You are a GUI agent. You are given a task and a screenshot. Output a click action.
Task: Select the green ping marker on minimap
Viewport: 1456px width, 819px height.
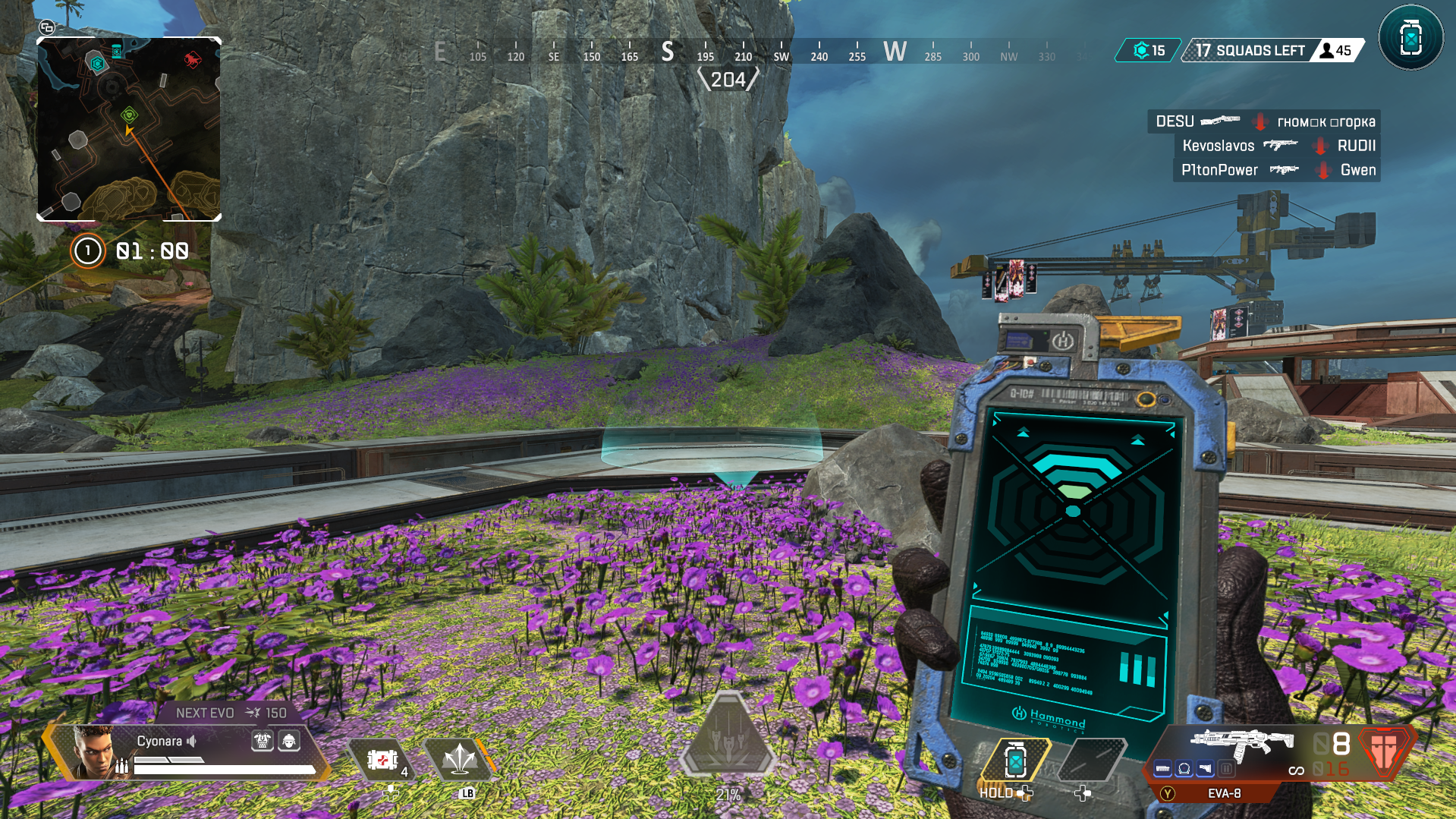point(129,115)
